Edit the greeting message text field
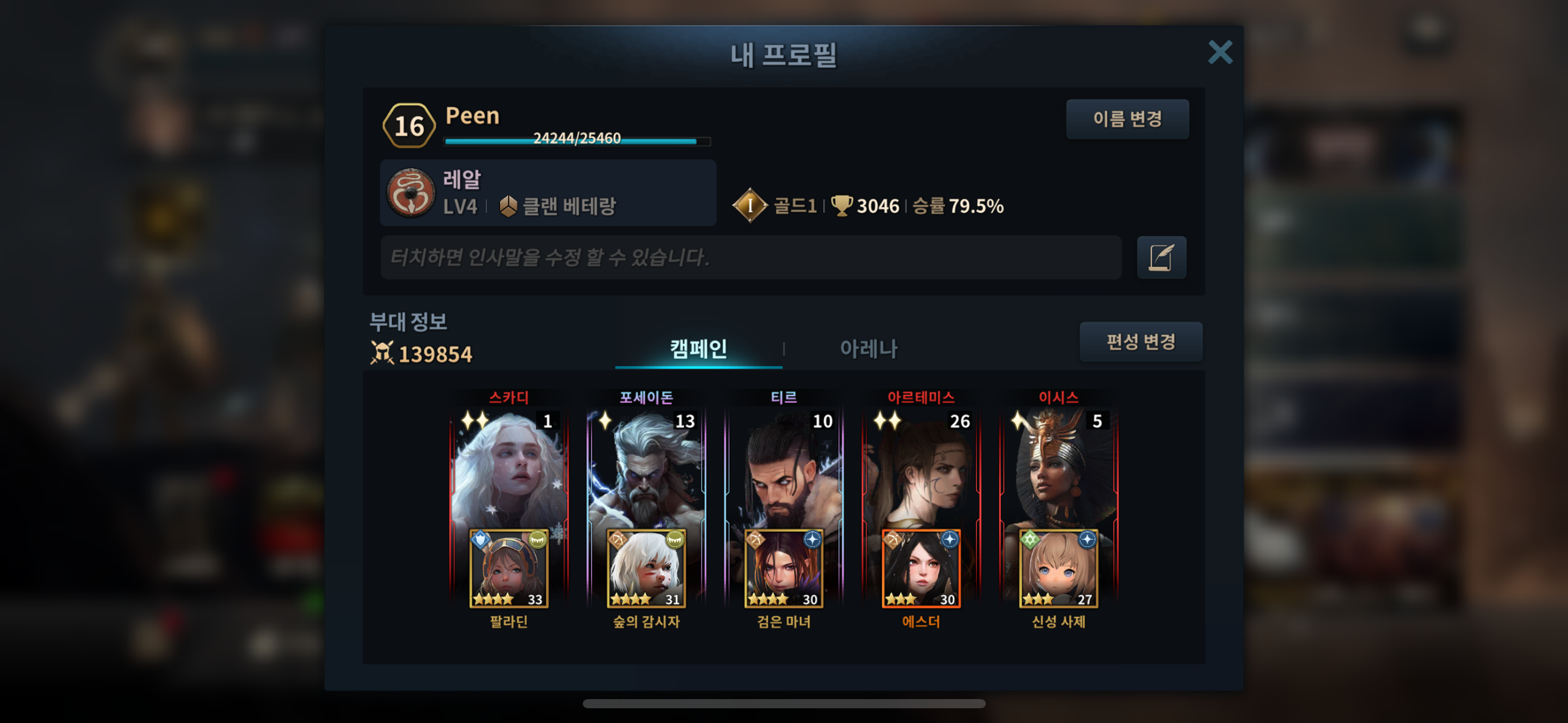The width and height of the screenshot is (1568, 723). click(x=750, y=258)
